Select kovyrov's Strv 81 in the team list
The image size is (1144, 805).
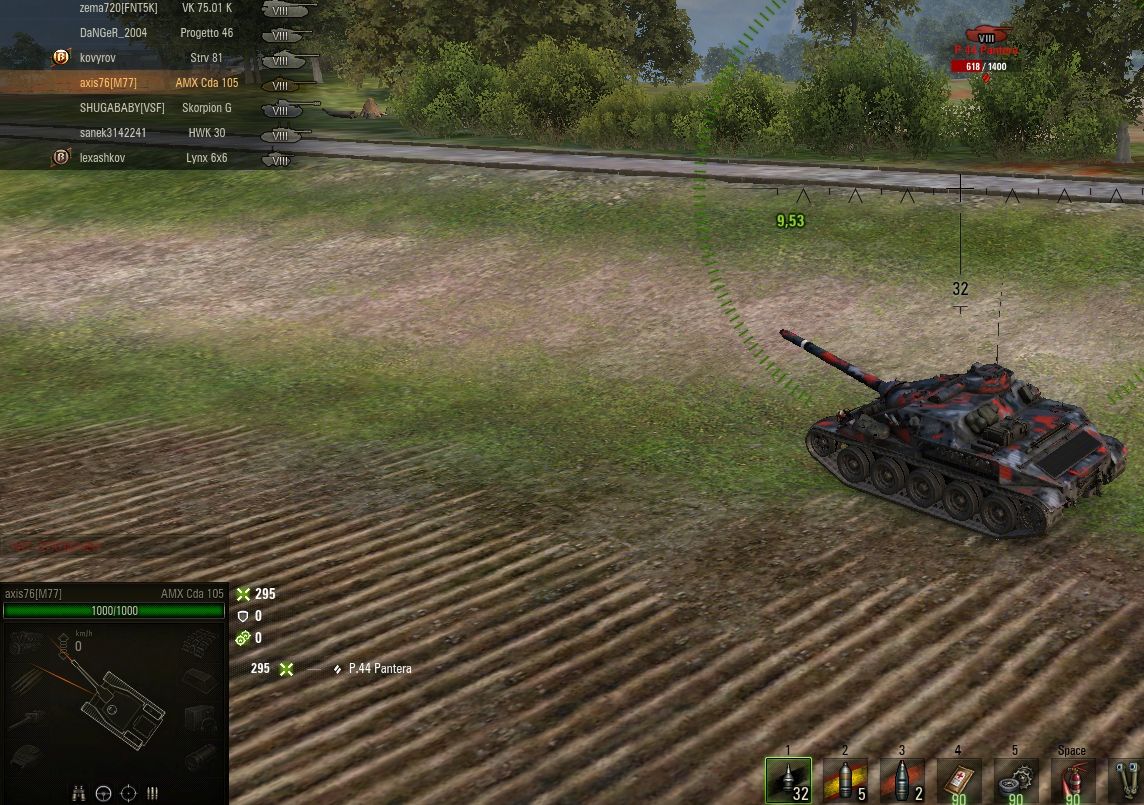click(150, 58)
